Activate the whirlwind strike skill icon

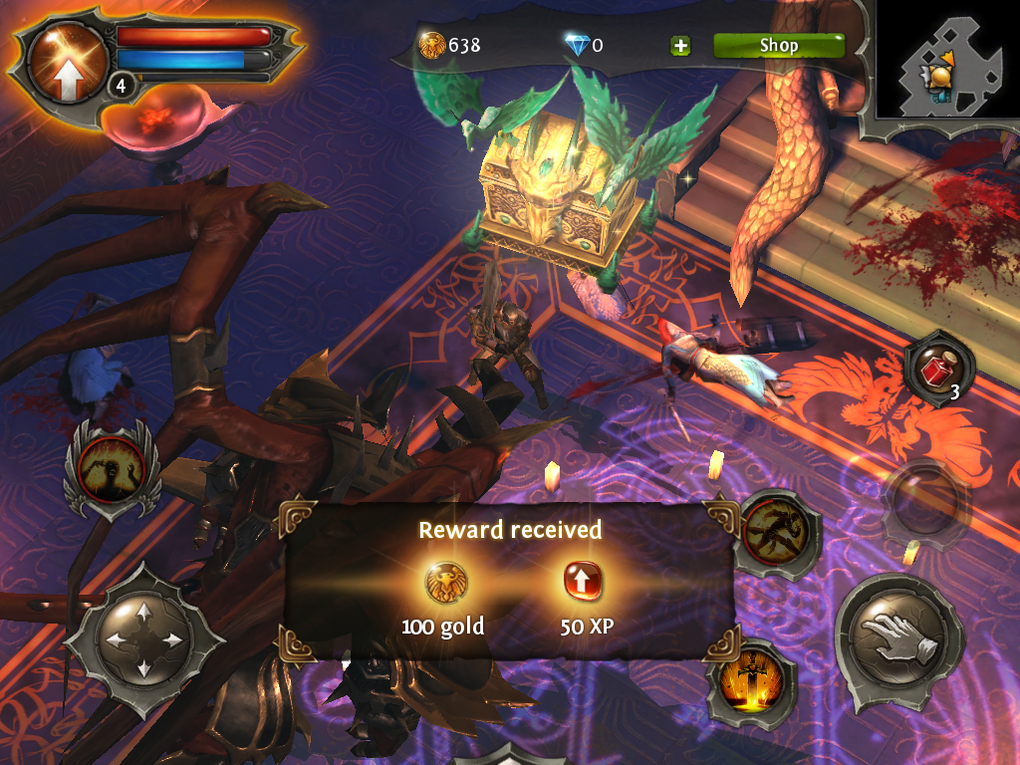(x=773, y=531)
